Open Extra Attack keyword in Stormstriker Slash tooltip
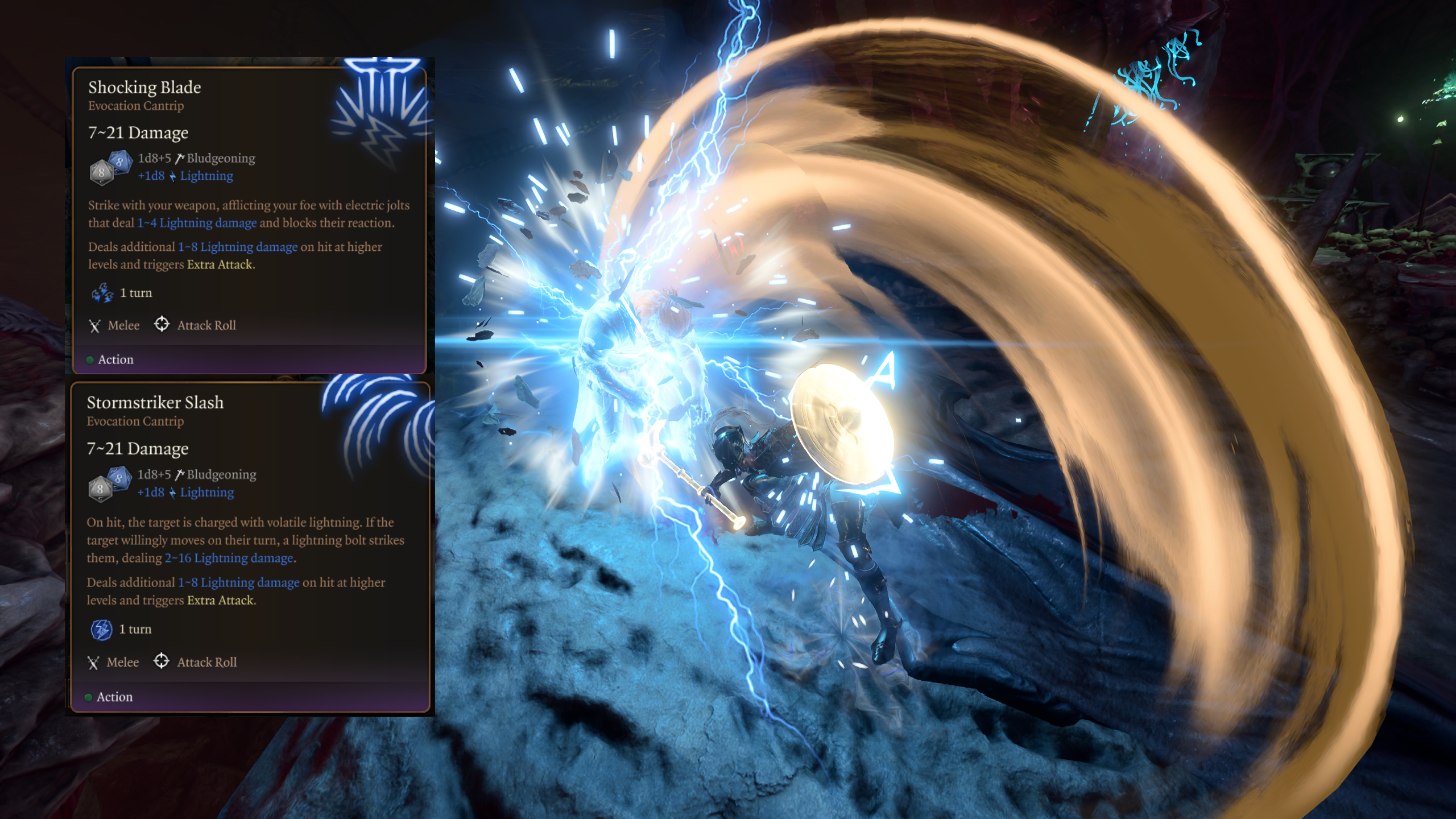 click(x=221, y=601)
